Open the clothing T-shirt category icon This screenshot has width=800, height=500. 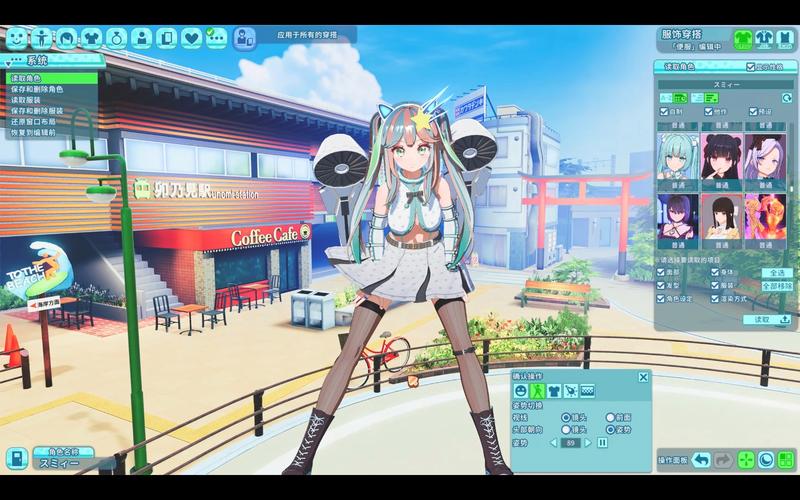(91, 38)
